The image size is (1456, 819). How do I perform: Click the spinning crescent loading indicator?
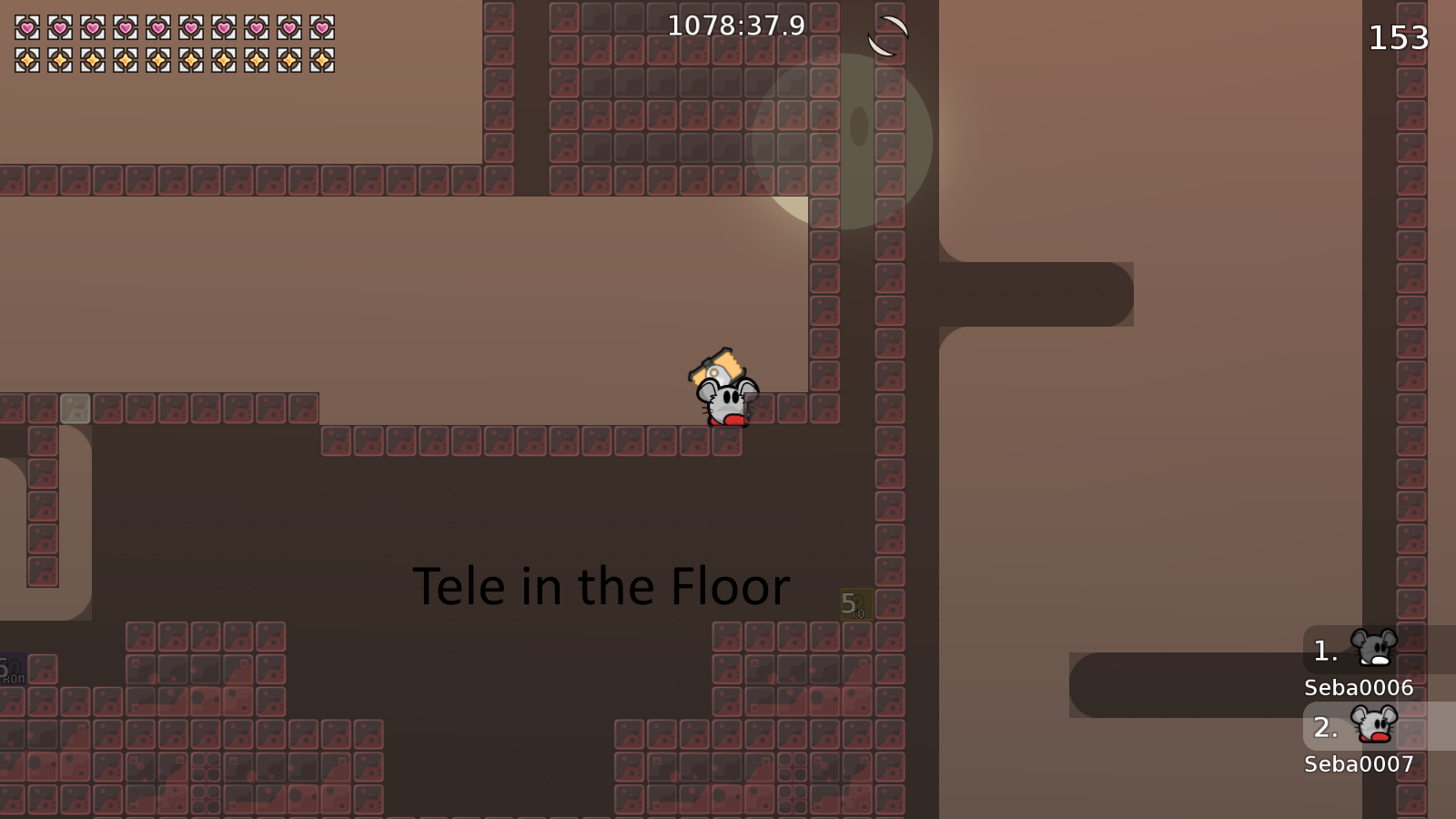[x=887, y=36]
